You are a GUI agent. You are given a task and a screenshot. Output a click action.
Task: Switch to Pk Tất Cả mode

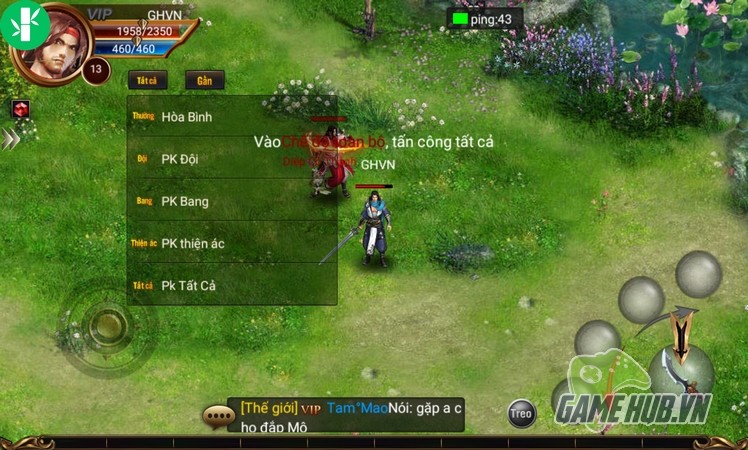(x=231, y=285)
